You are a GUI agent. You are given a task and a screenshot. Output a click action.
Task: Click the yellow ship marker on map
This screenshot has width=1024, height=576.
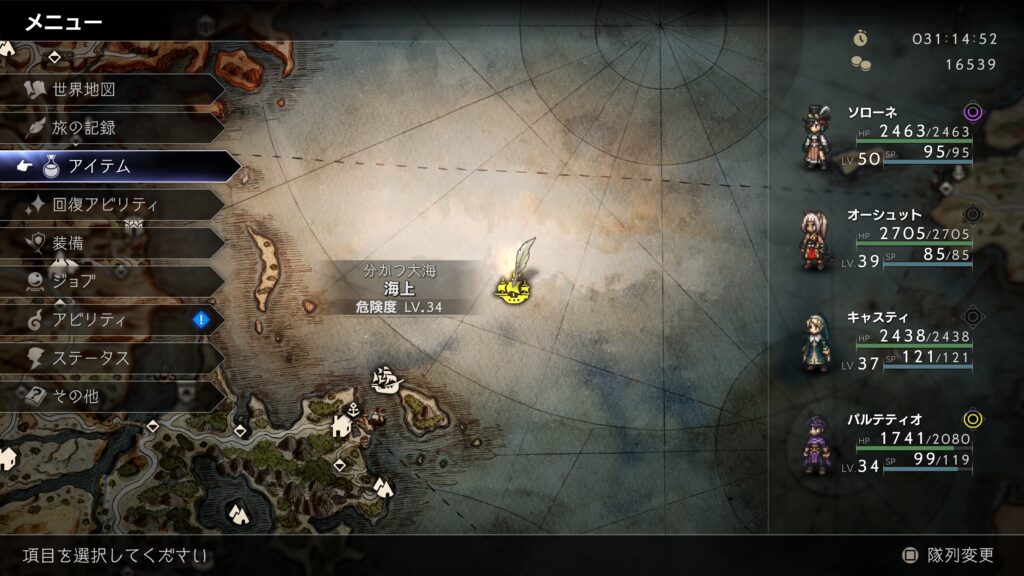pos(512,290)
